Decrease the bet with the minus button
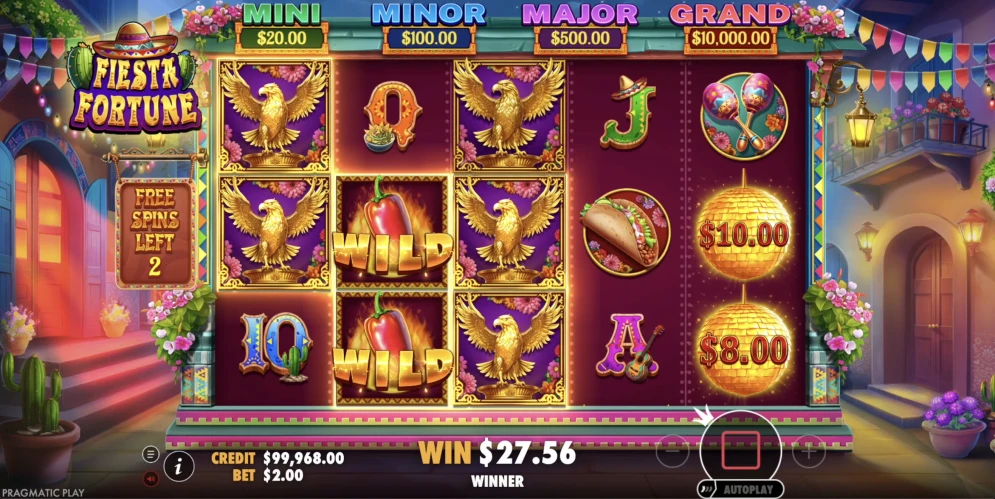Screen dimensions: 995x499 (673, 452)
